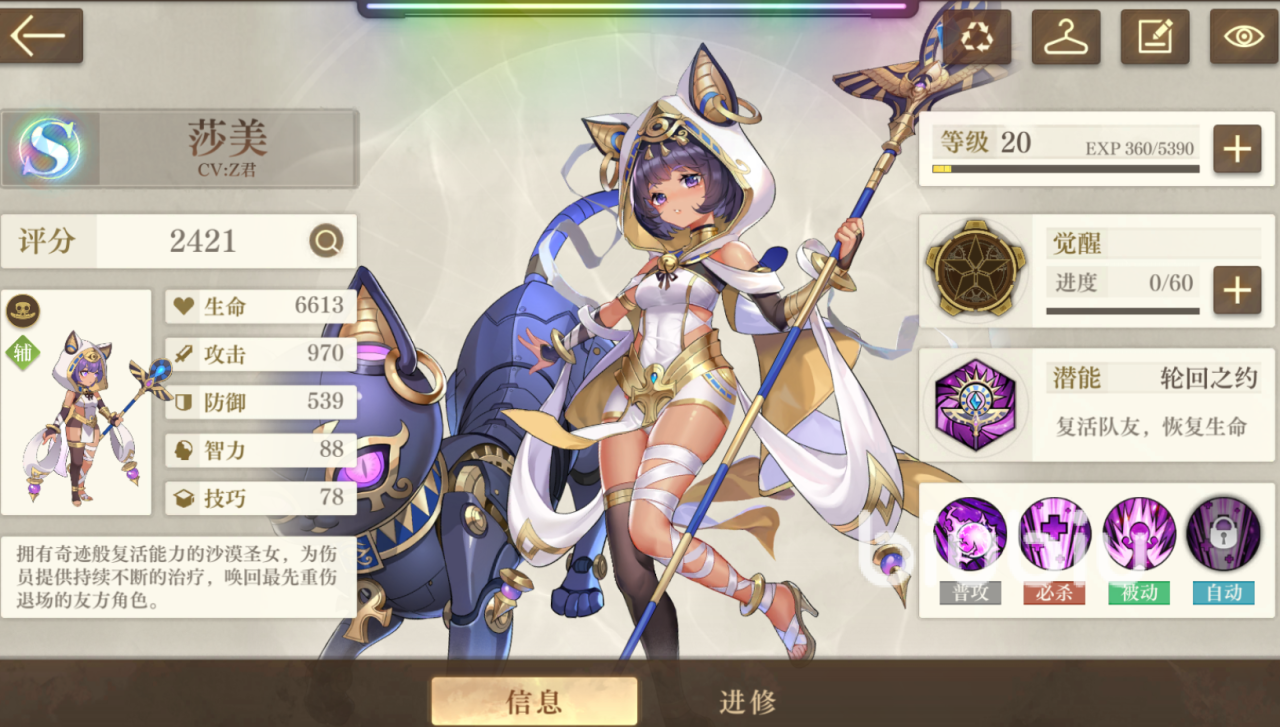The height and width of the screenshot is (727, 1280).
Task: Open the 评分 rating magnifier details
Action: tap(327, 241)
